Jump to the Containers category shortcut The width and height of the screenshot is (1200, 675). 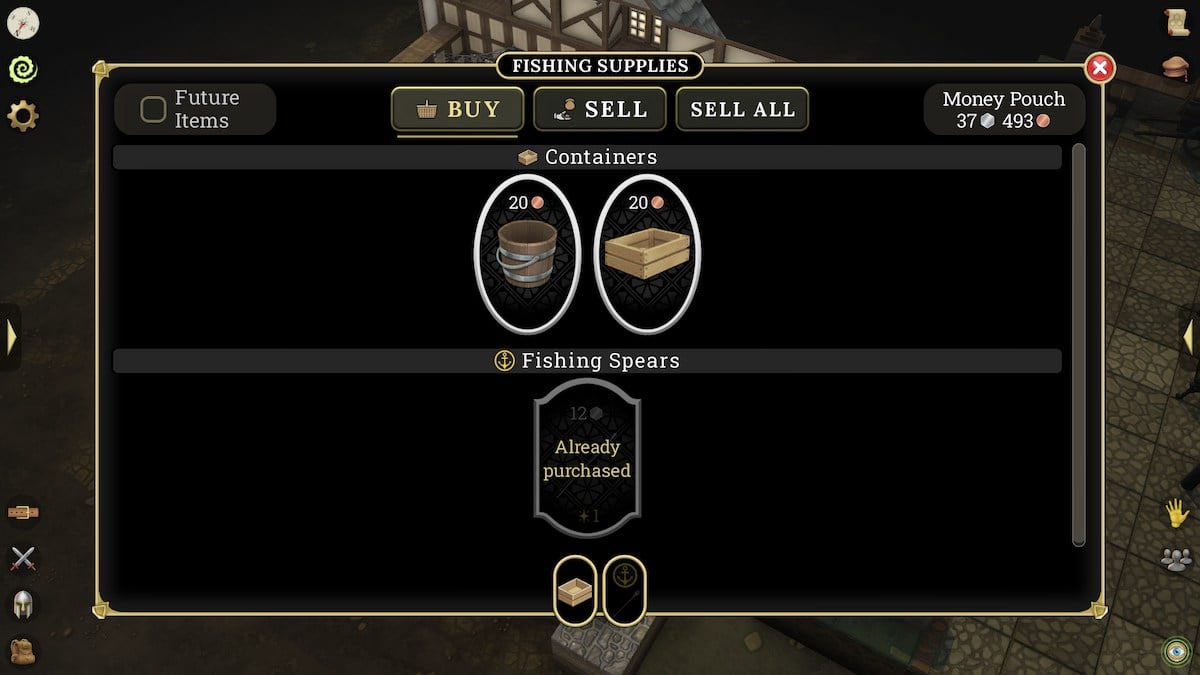tap(575, 591)
